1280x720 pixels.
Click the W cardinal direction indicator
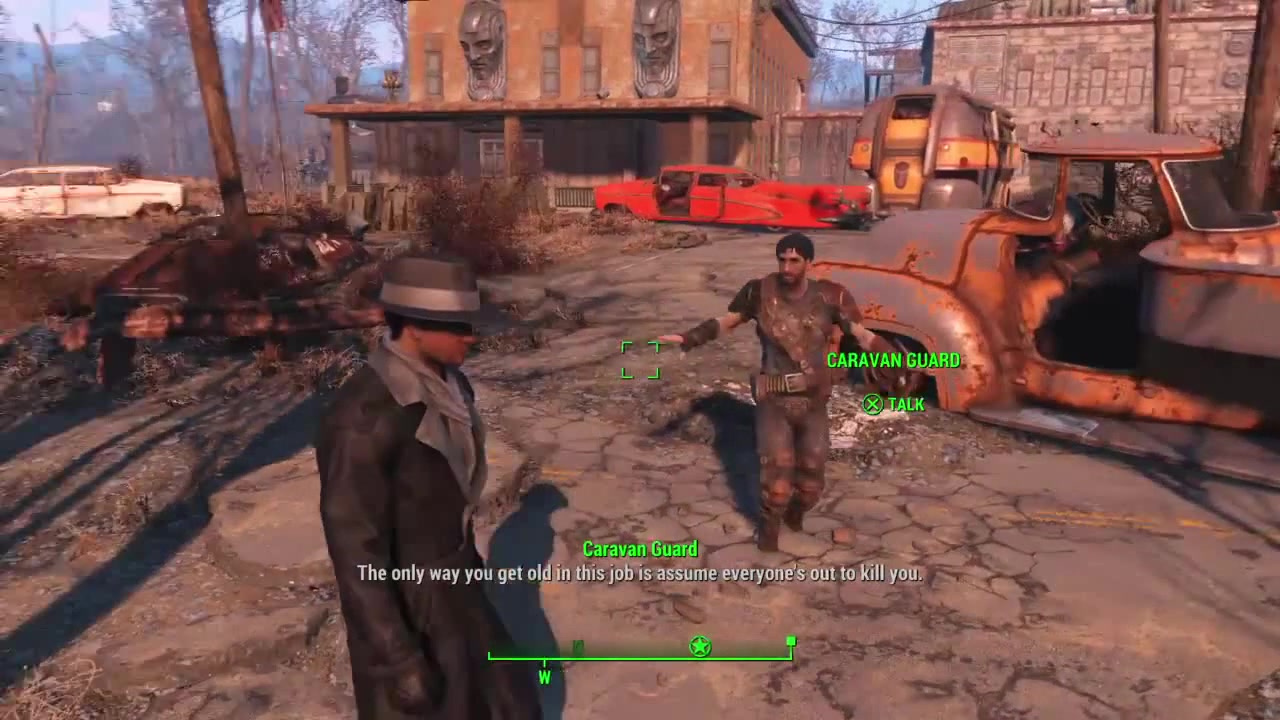click(x=545, y=678)
